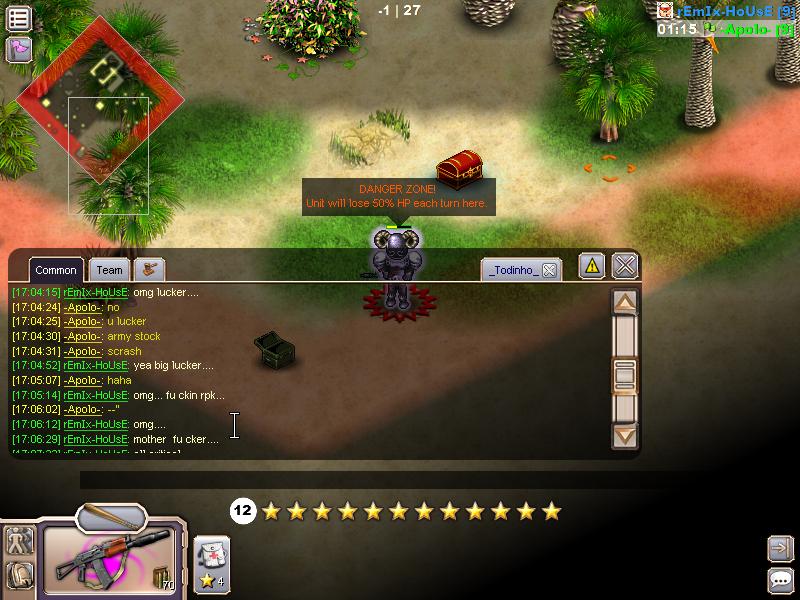The image size is (800, 600).
Task: Click the end turn arrow button
Action: [x=780, y=548]
